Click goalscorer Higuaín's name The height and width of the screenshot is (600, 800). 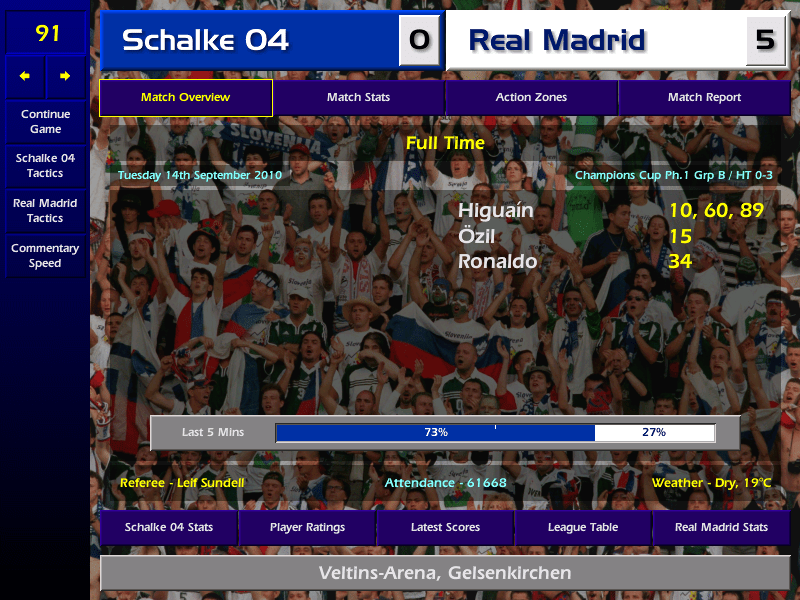tap(496, 211)
